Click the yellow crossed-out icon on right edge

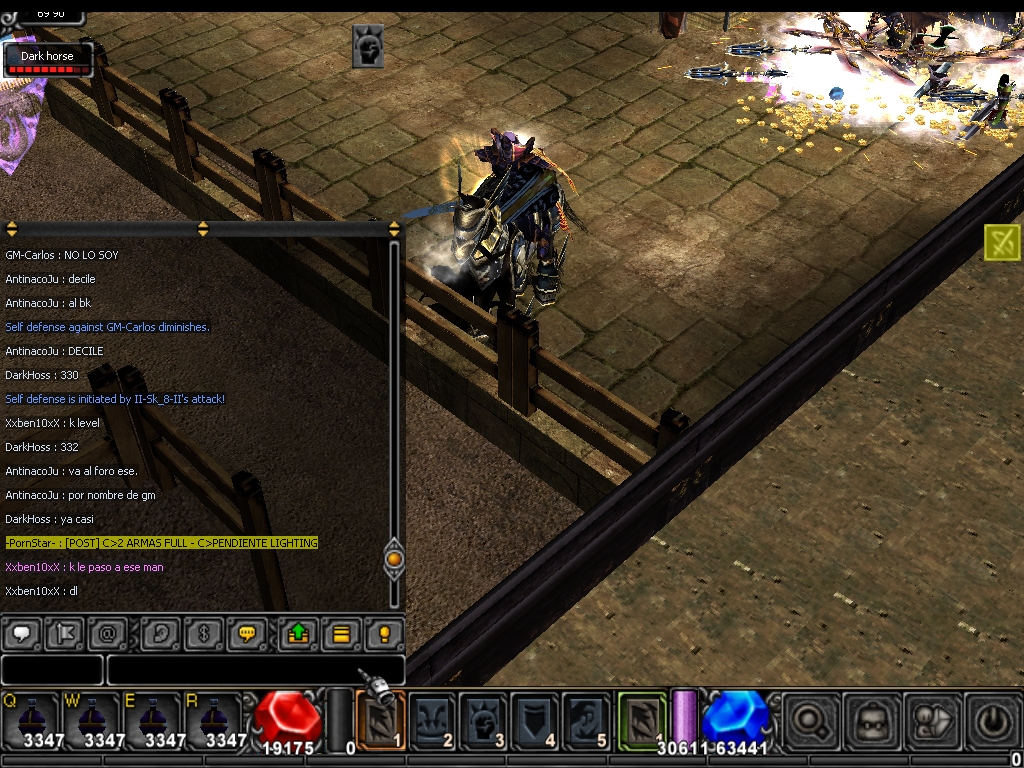point(1002,242)
